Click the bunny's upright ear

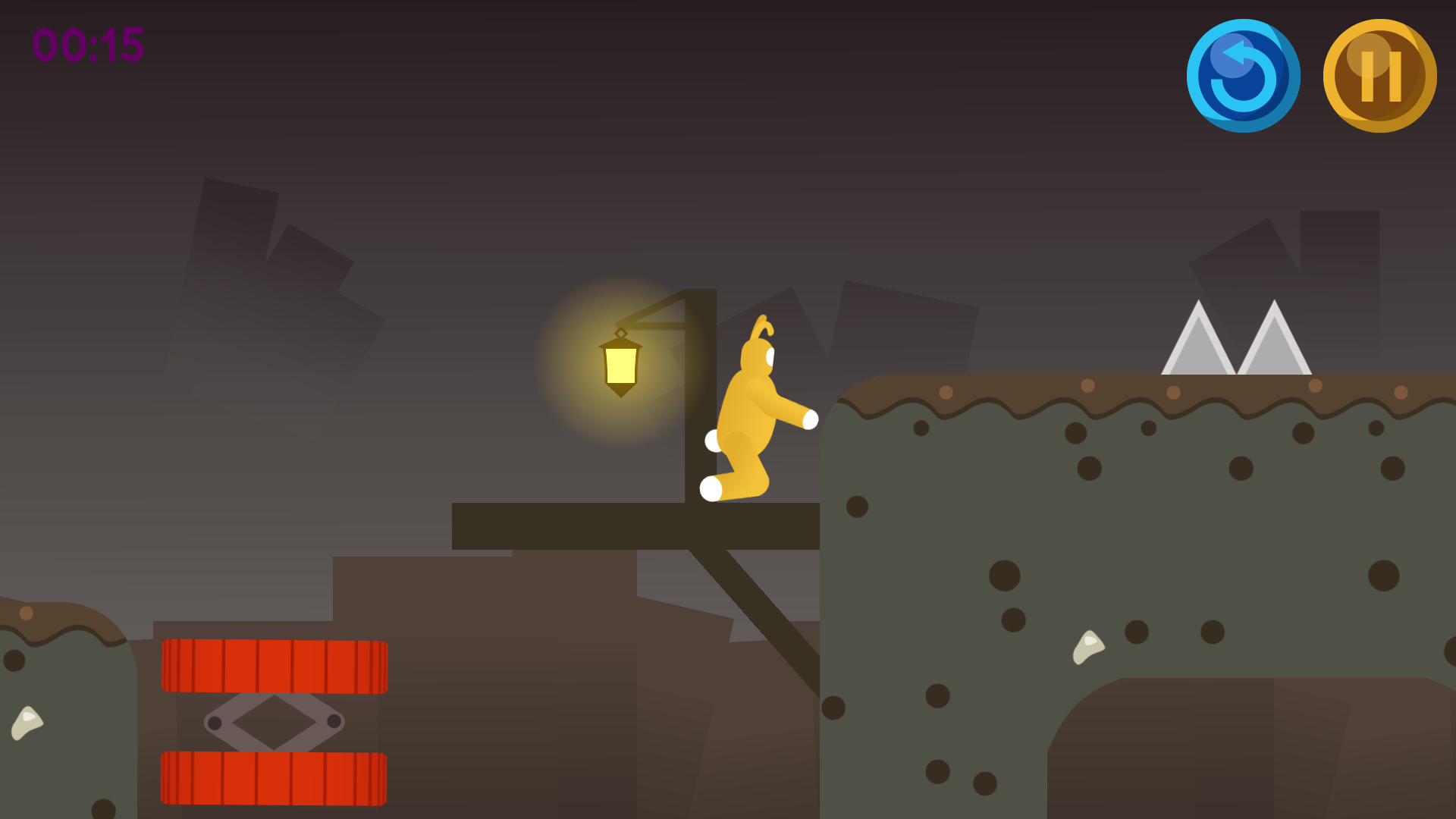762,326
